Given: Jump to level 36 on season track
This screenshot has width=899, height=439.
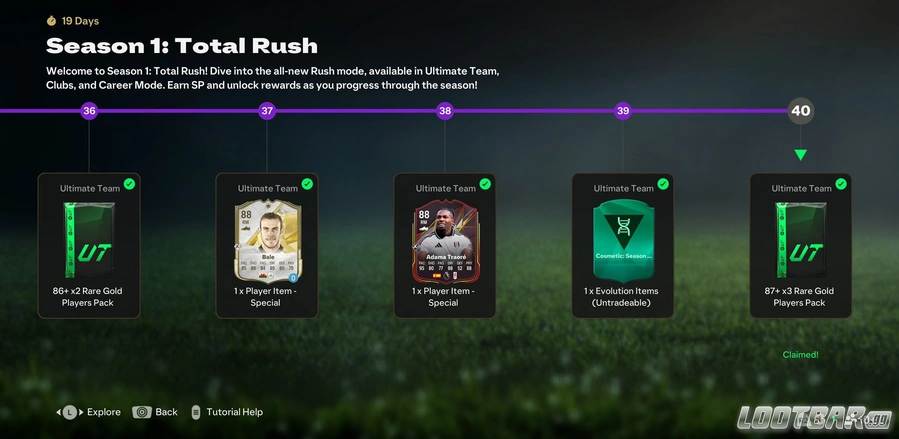Looking at the screenshot, I should pos(89,111).
